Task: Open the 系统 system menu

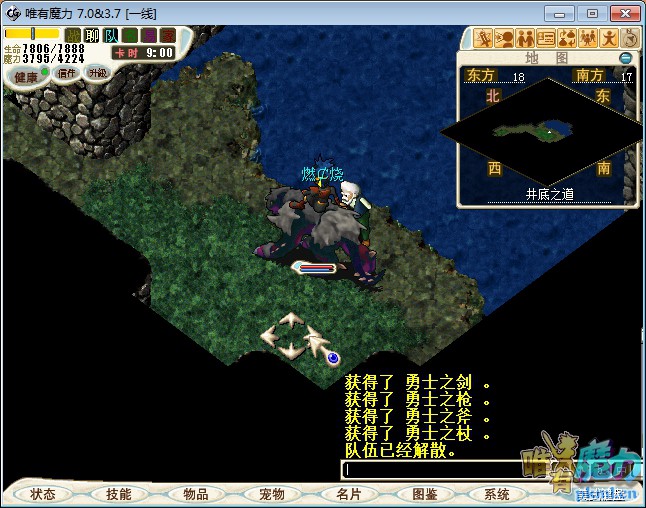Action: coord(497,494)
